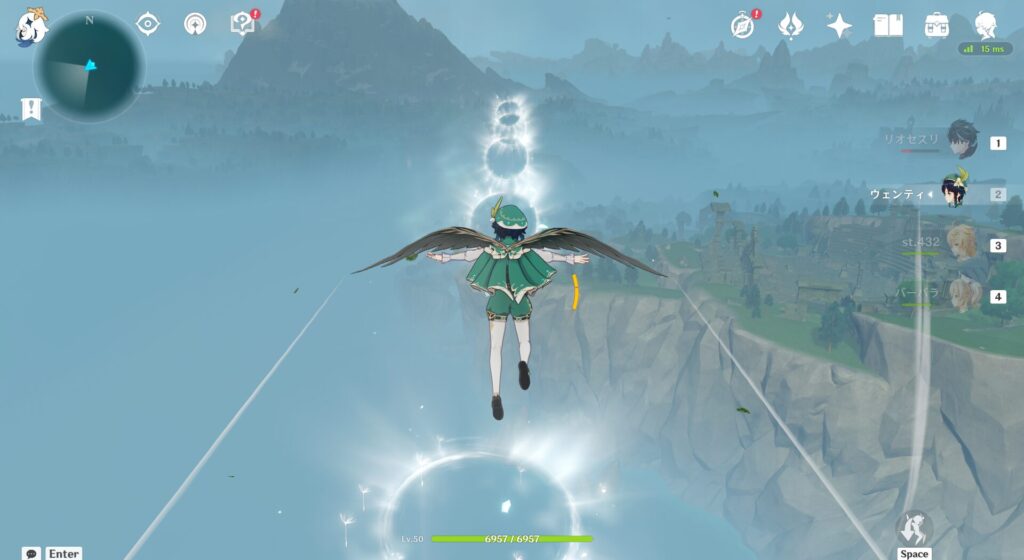Open the Adventurer Handbook book icon
1024x560 pixels.
(x=888, y=25)
